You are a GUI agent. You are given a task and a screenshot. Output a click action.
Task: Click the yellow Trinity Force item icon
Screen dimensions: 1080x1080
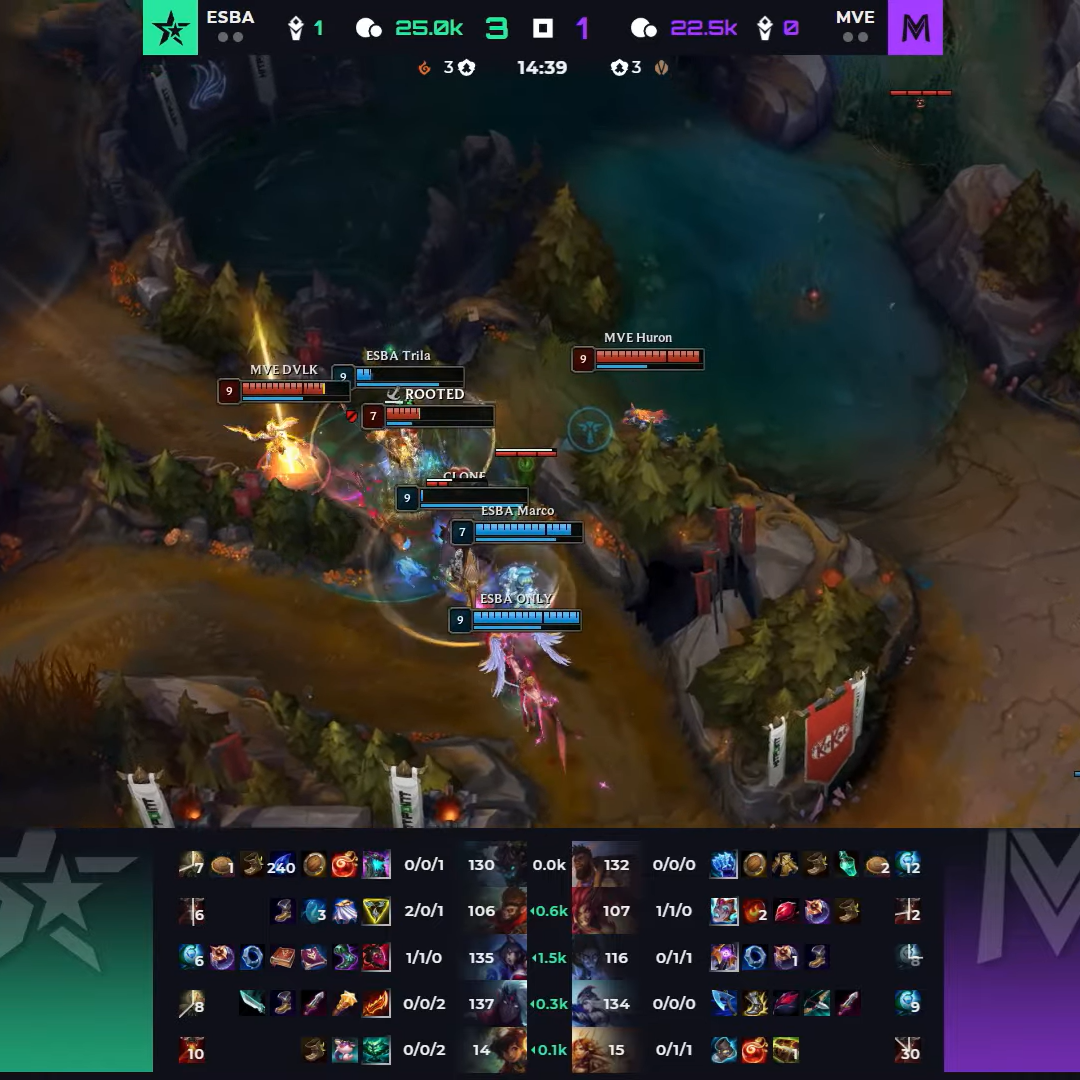tap(376, 911)
